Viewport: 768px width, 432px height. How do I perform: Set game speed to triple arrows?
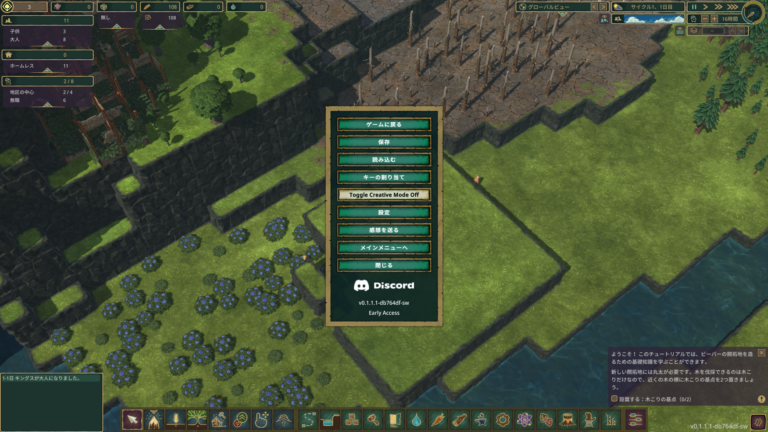coord(732,7)
